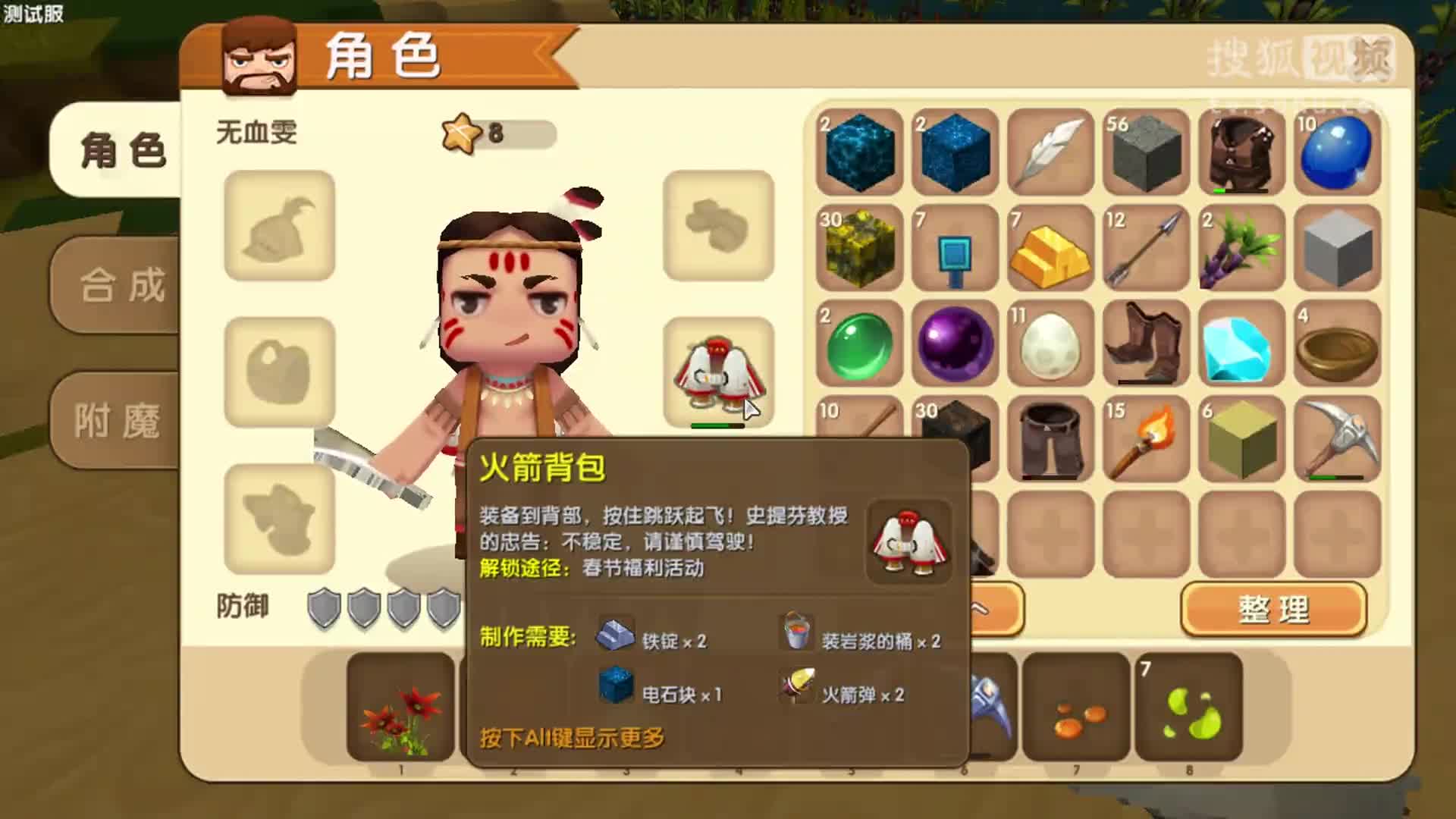Screen dimensions: 1456x819
Task: Select the helmet equipment slot
Action: click(278, 227)
